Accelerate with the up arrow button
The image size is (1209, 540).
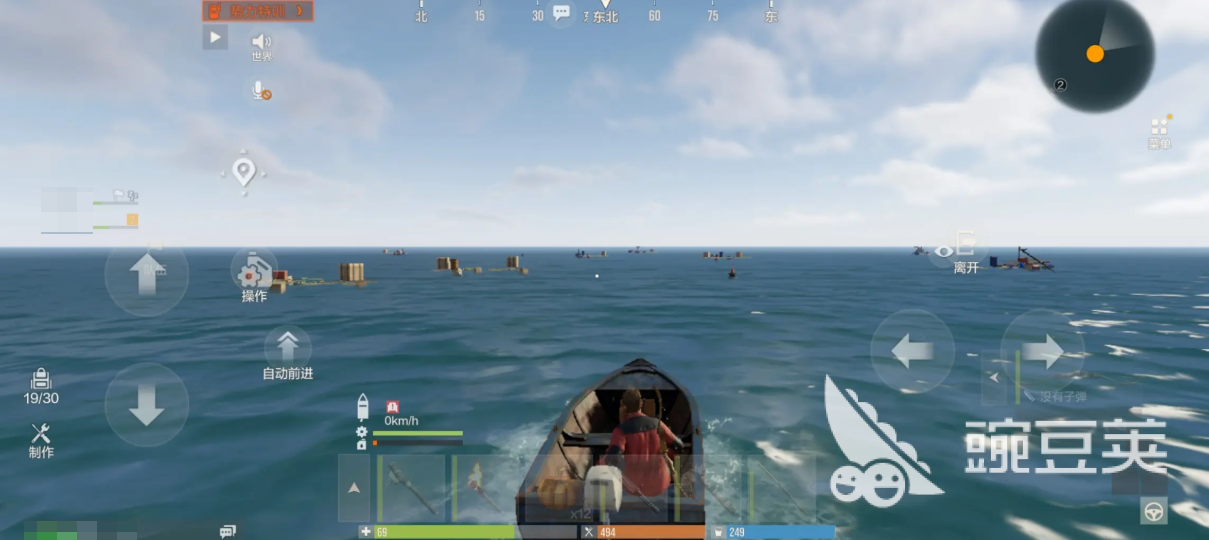(x=146, y=274)
